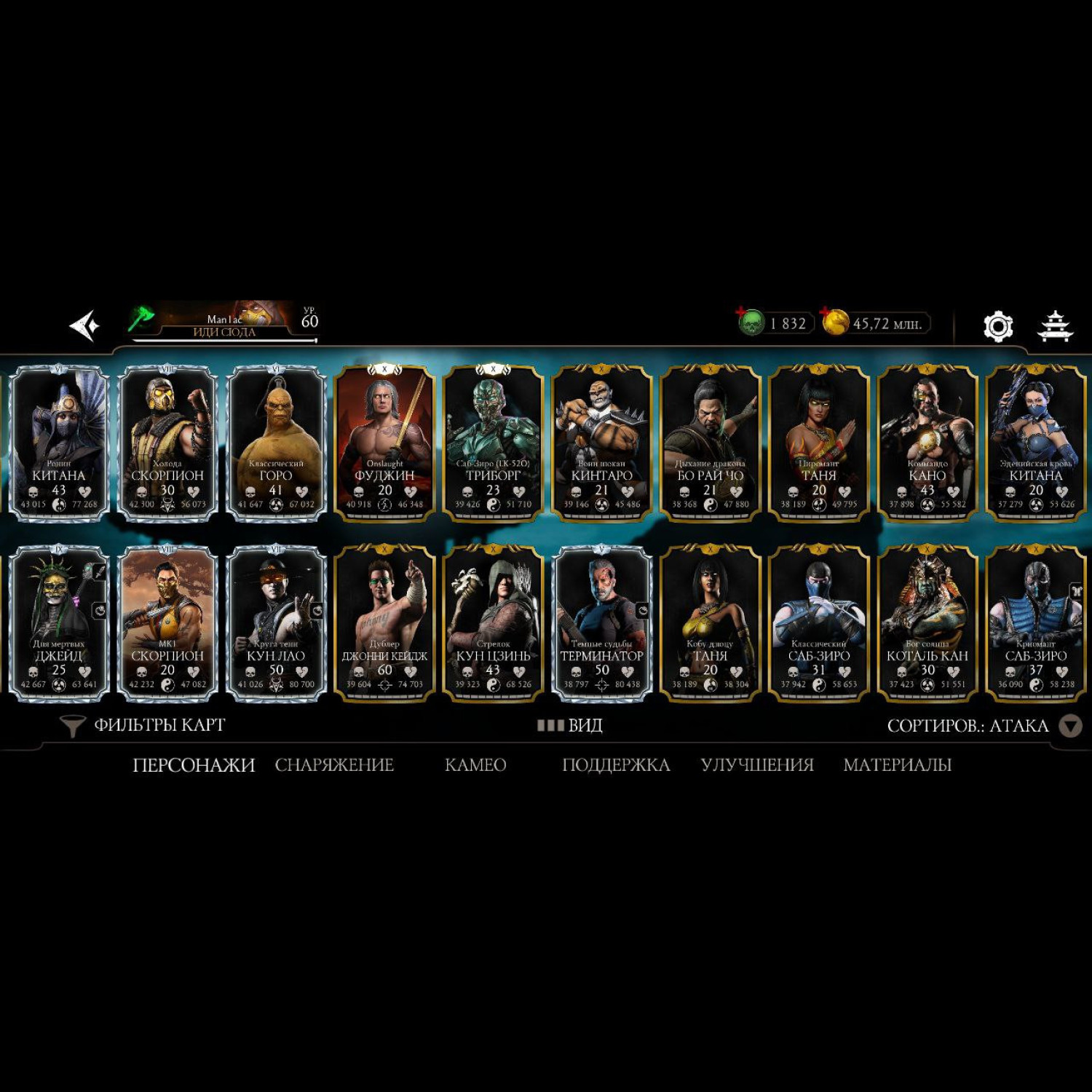Change card view with Вид button
Image resolution: width=1092 pixels, height=1092 pixels.
570,725
